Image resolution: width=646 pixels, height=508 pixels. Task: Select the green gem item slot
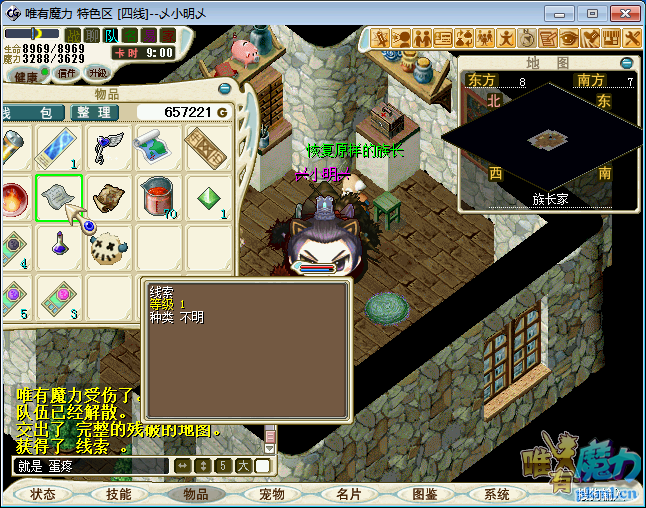click(x=208, y=197)
